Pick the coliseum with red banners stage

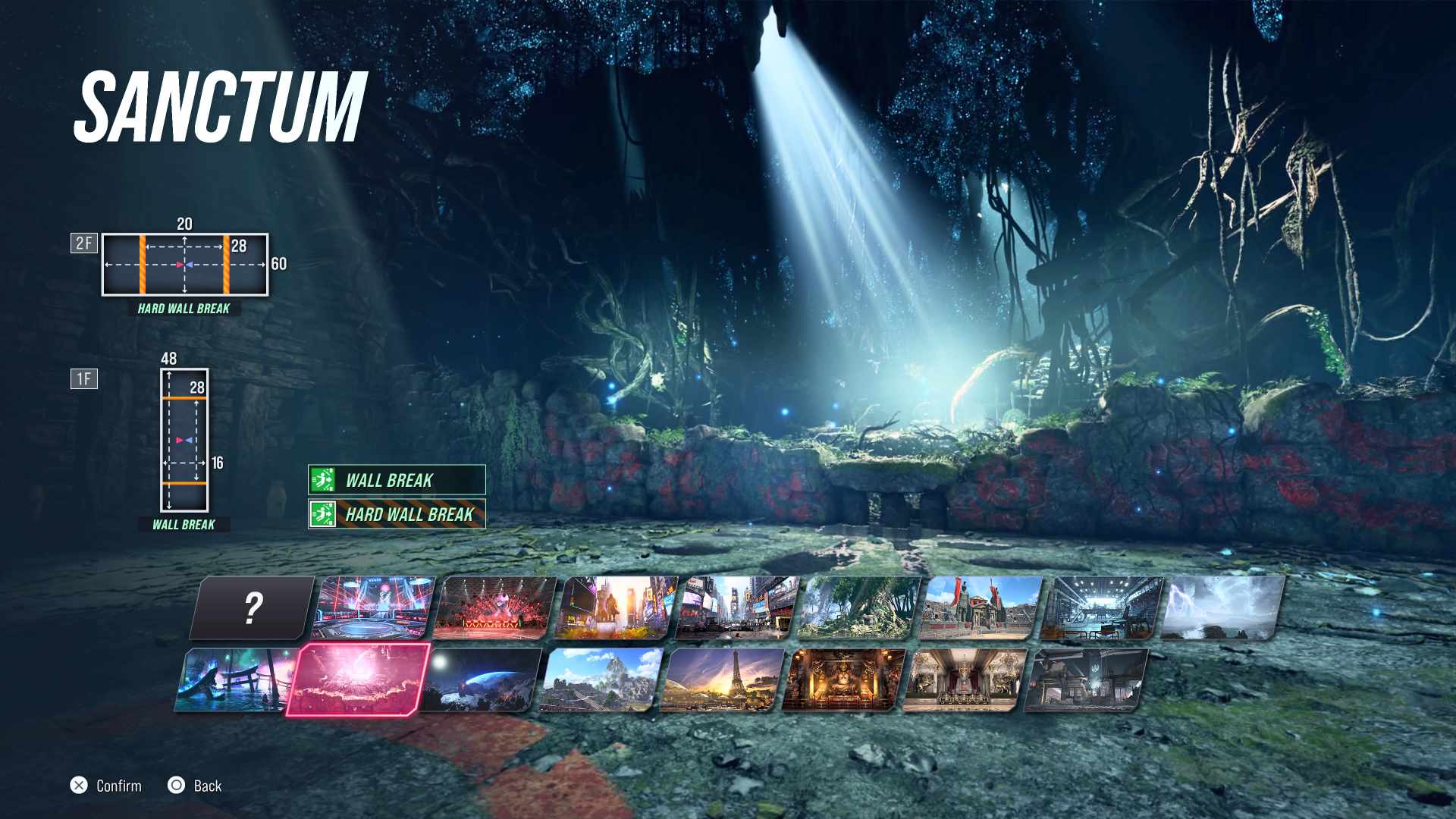pyautogui.click(x=981, y=608)
